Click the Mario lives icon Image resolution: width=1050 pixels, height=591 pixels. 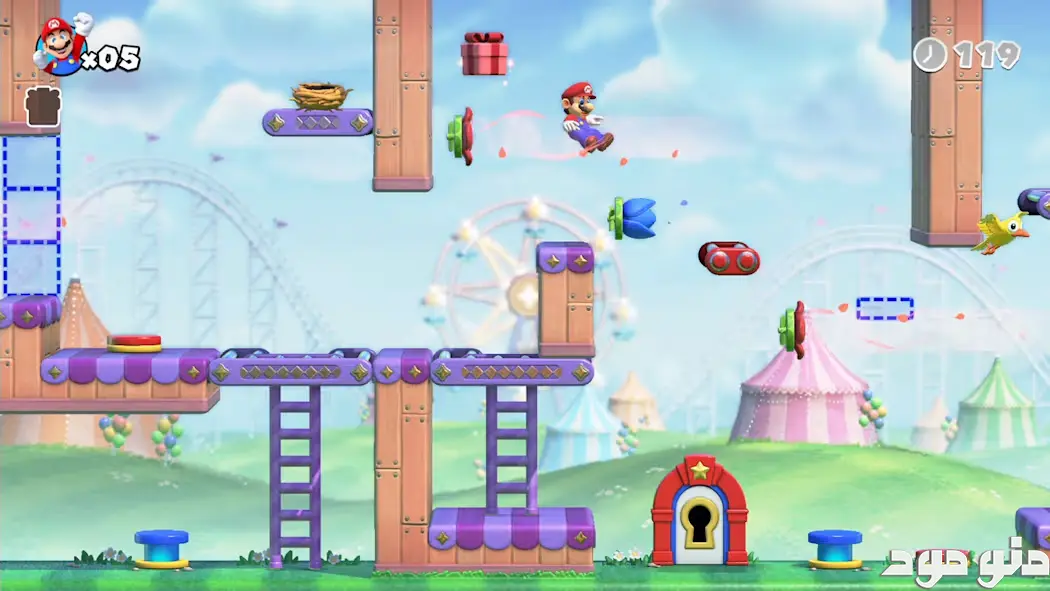point(62,45)
